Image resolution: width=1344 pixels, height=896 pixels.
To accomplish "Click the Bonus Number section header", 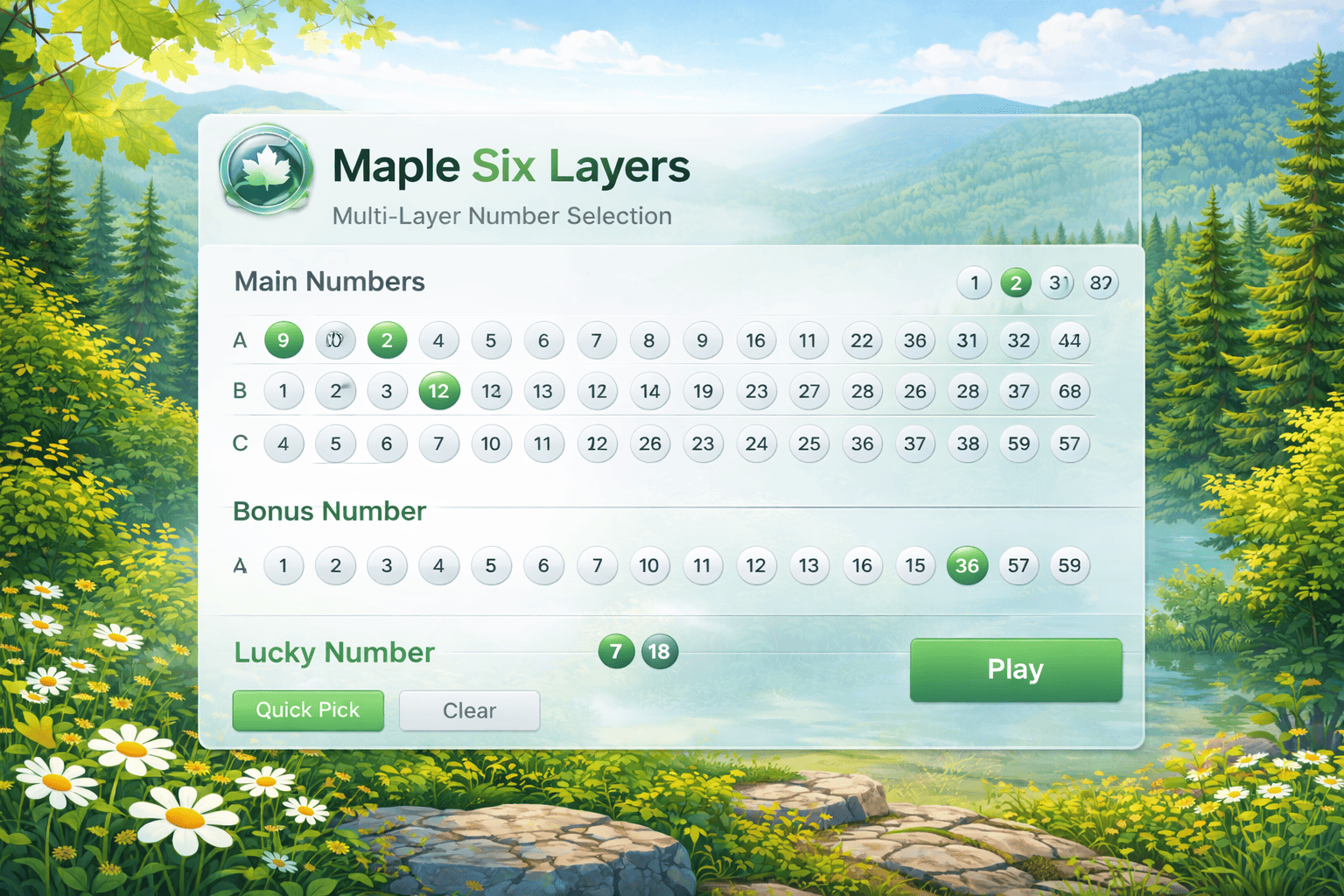I will point(329,511).
